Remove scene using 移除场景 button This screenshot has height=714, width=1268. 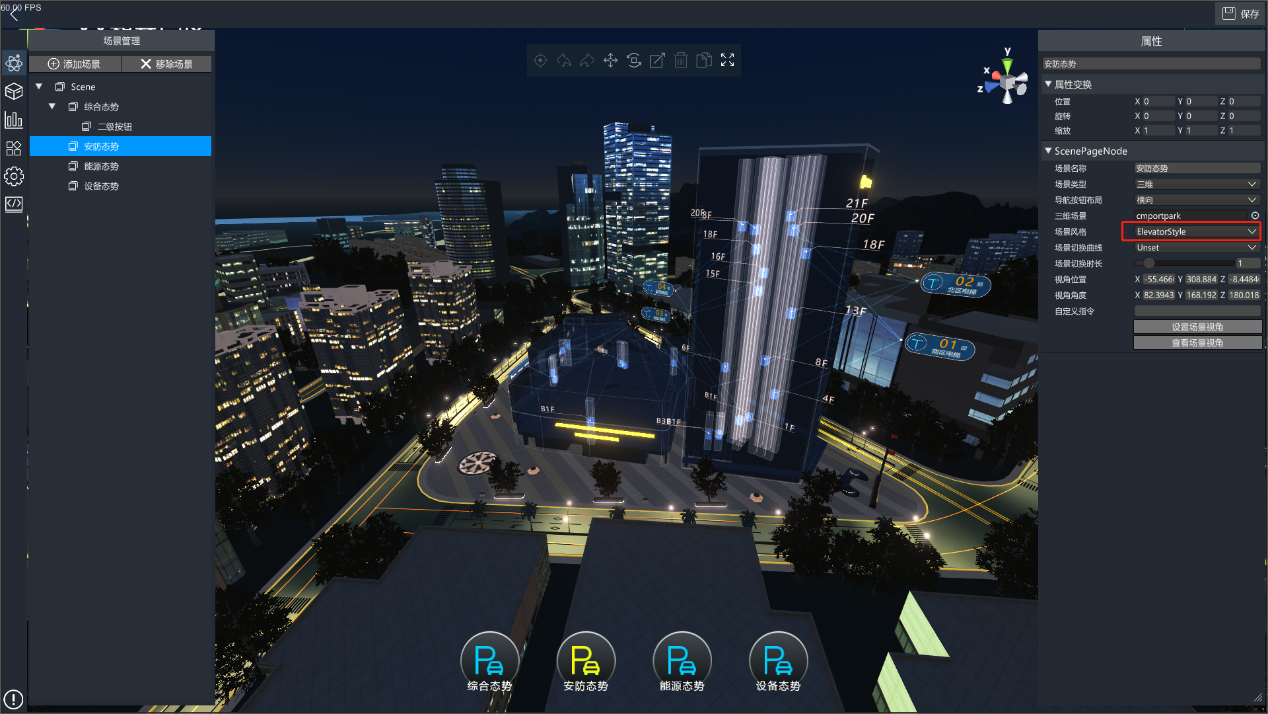click(x=167, y=64)
